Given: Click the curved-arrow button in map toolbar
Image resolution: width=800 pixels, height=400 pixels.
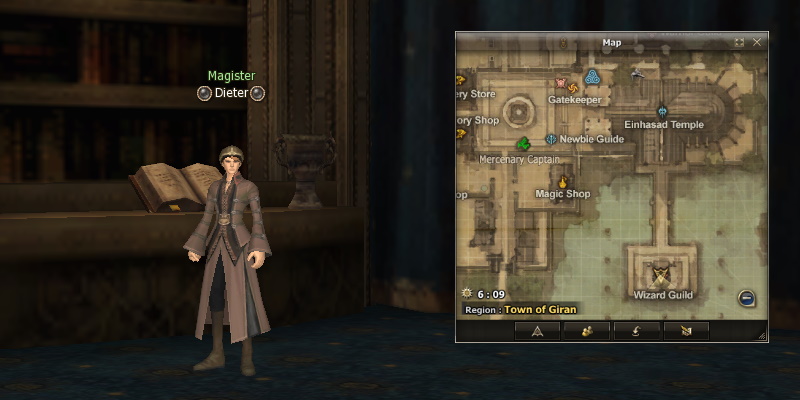Looking at the screenshot, I should click(636, 330).
